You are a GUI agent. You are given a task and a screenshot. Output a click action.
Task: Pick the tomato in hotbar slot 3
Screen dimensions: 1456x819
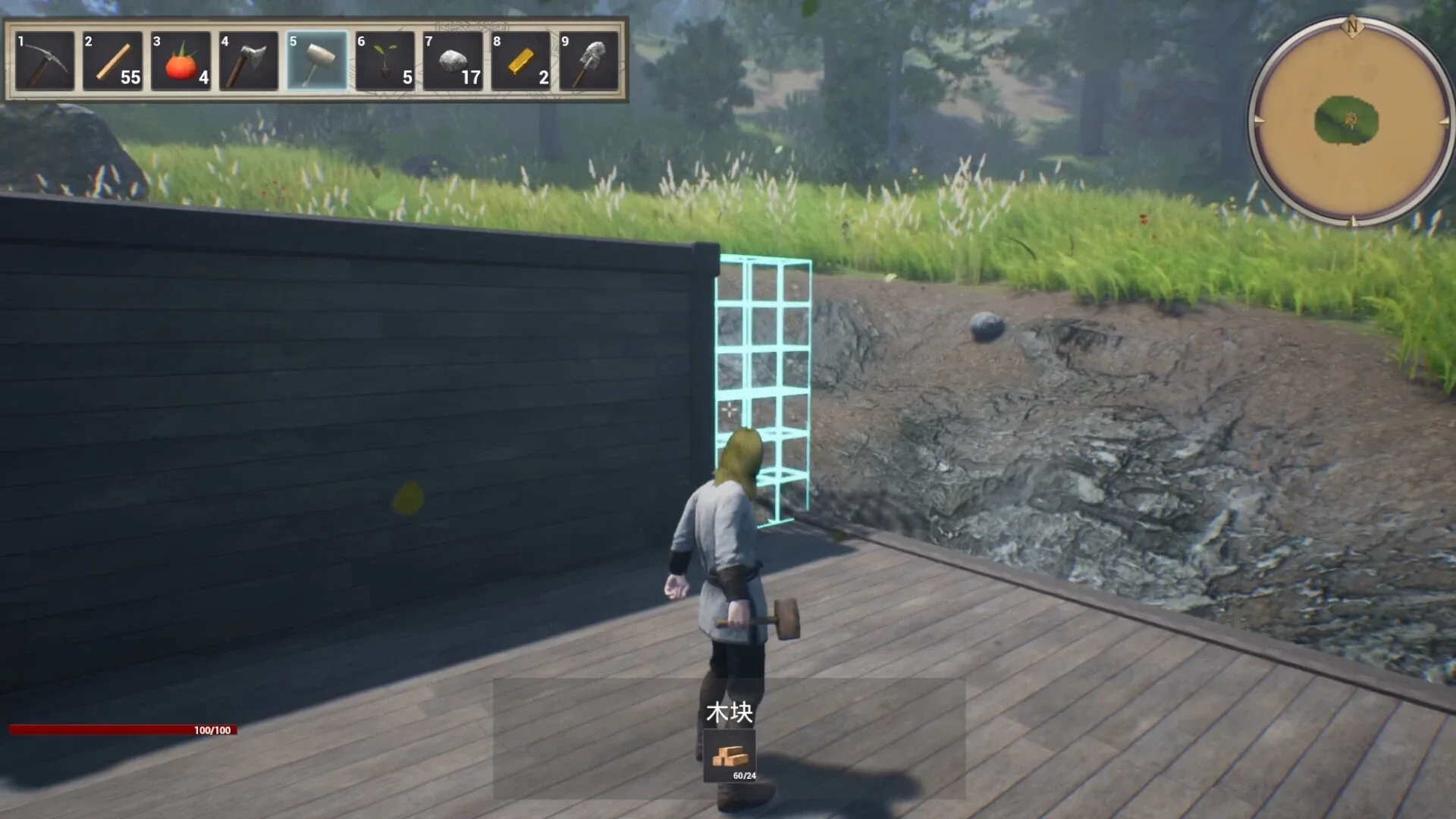click(180, 61)
